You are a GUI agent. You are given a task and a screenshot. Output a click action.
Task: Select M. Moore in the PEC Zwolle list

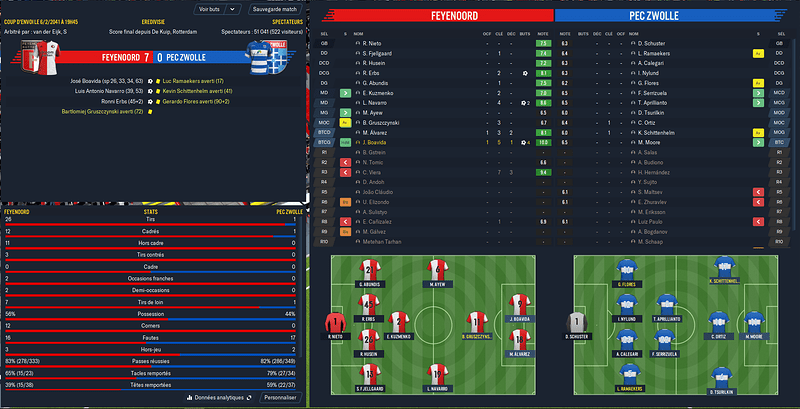click(649, 142)
